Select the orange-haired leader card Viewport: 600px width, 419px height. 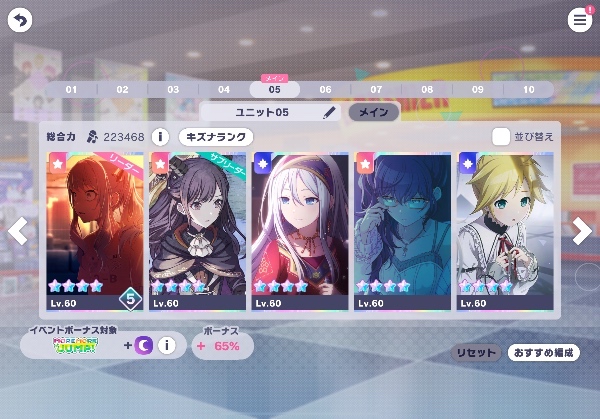pyautogui.click(x=94, y=230)
